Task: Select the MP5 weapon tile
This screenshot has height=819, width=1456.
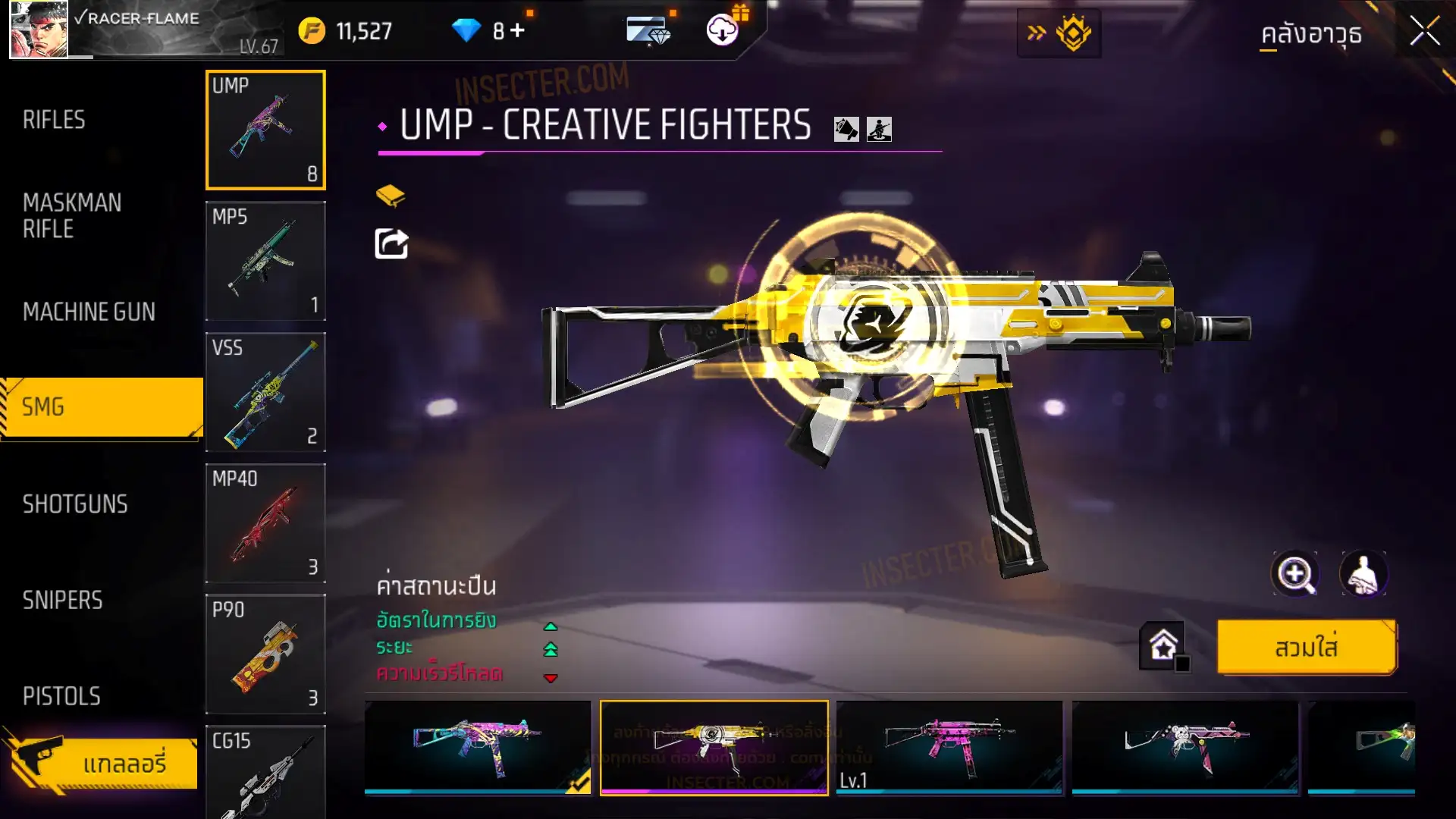Action: (265, 261)
